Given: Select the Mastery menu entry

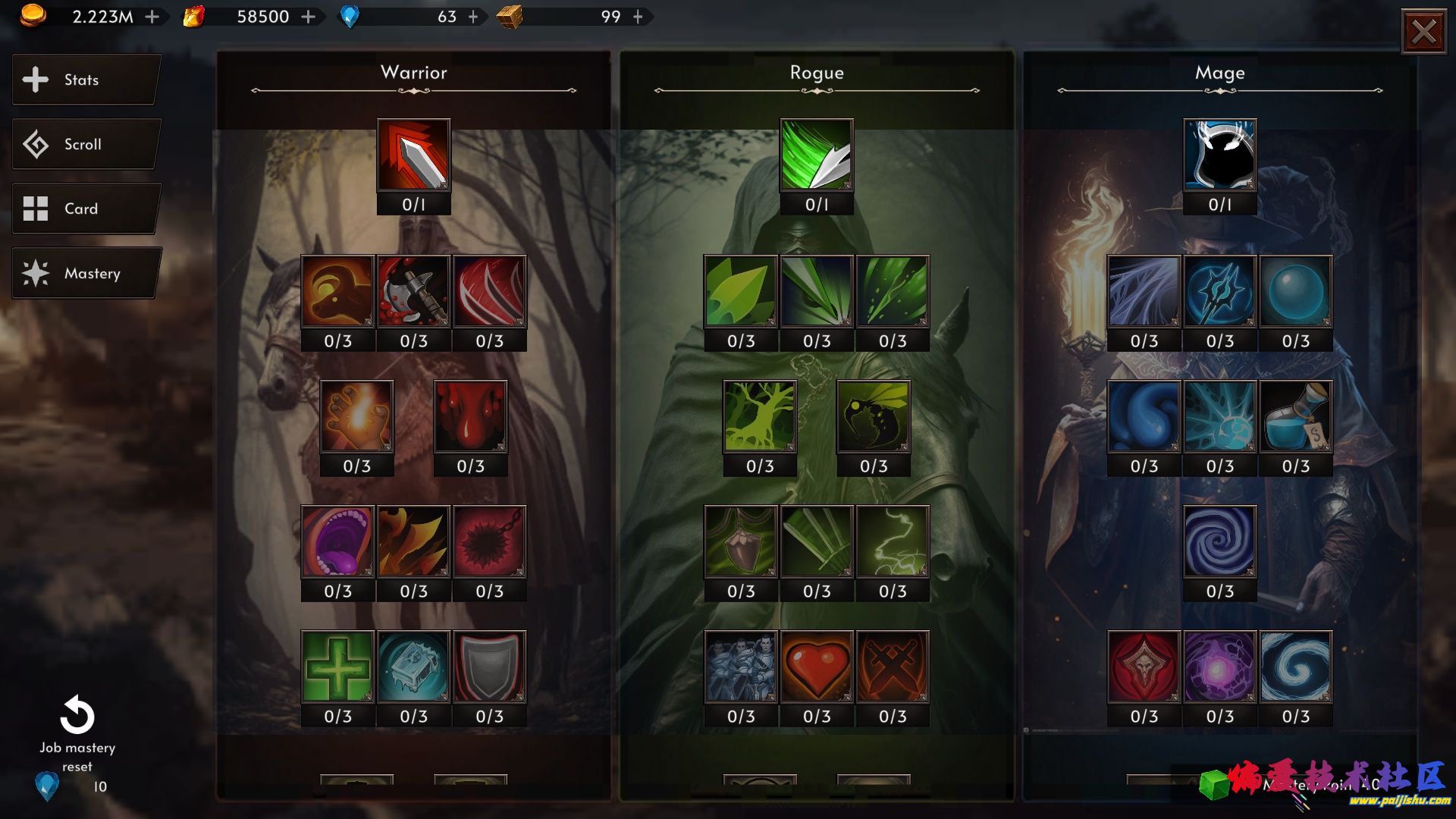Looking at the screenshot, I should [86, 273].
